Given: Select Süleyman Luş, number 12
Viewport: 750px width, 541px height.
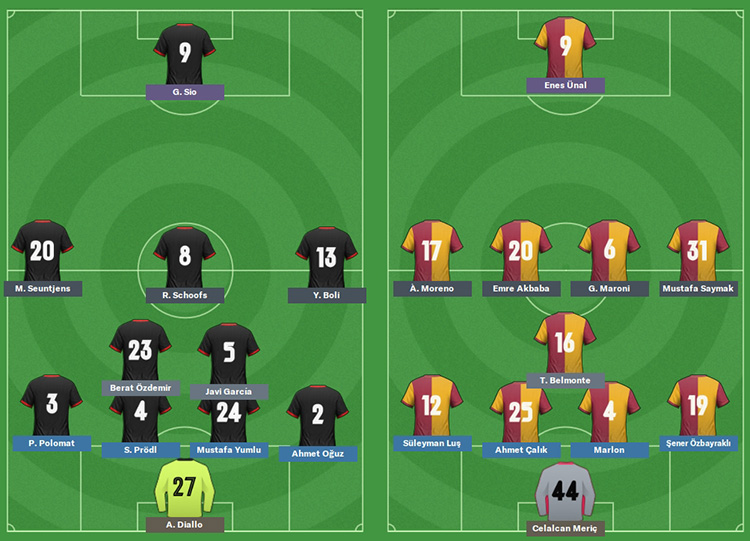Looking at the screenshot, I should pos(432,405).
